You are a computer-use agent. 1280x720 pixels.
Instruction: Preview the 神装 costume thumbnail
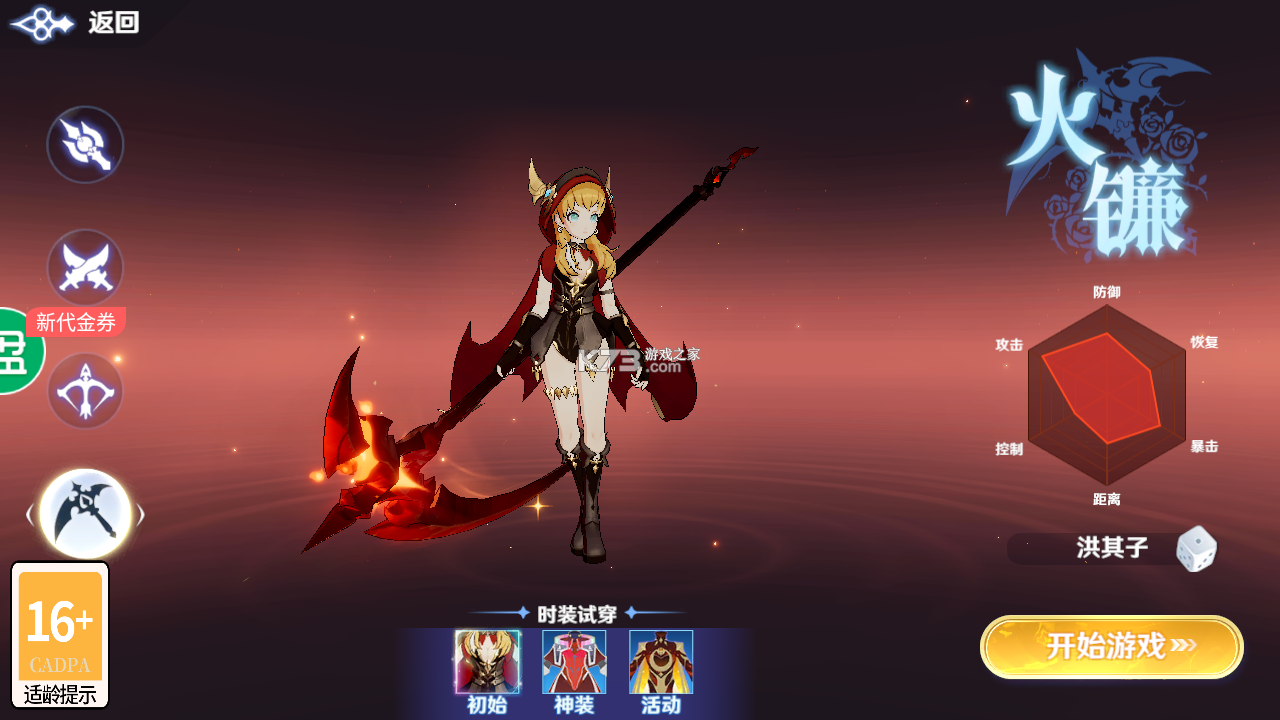[574, 662]
